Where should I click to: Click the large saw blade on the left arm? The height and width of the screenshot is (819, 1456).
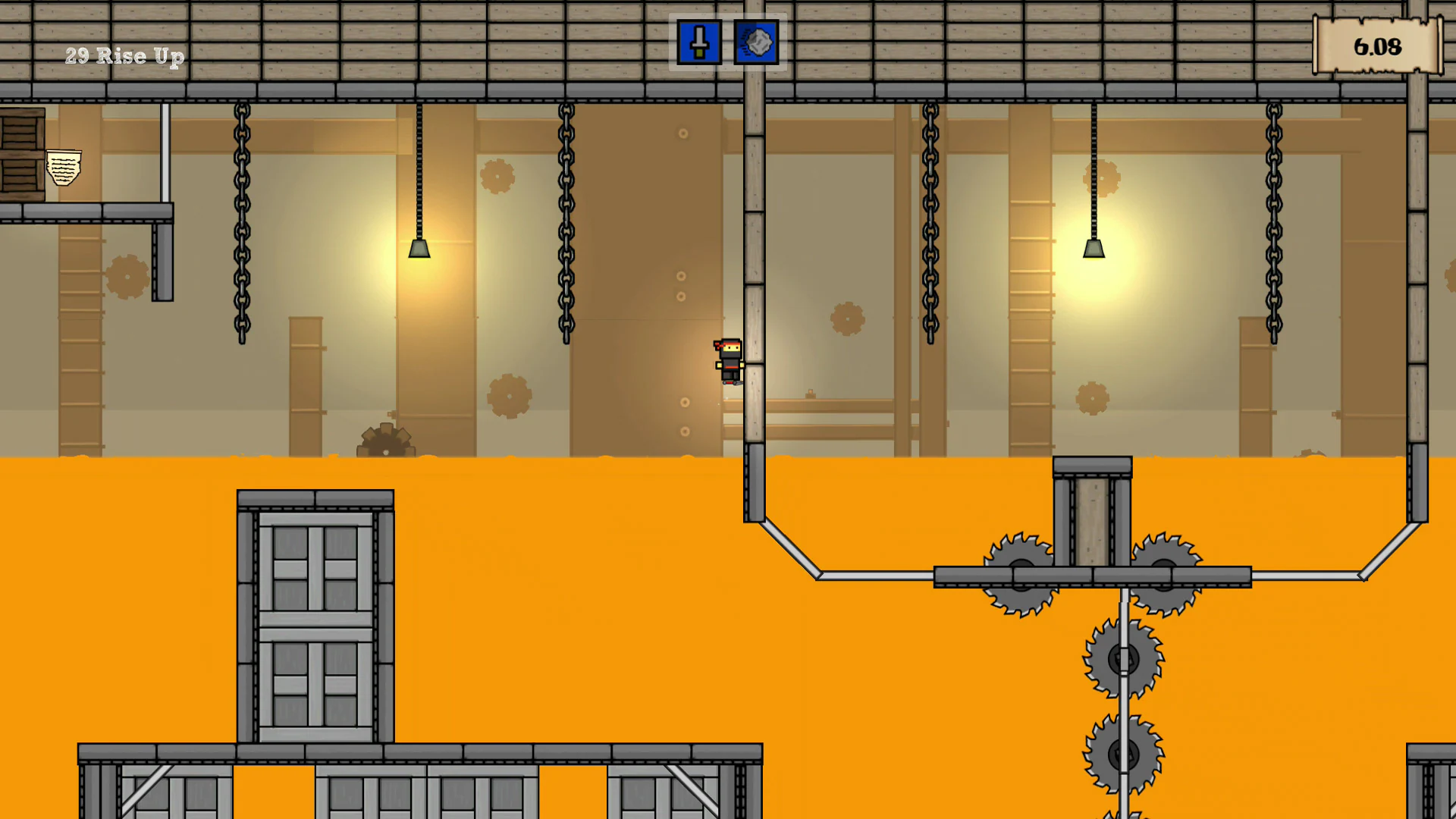pyautogui.click(x=1020, y=576)
